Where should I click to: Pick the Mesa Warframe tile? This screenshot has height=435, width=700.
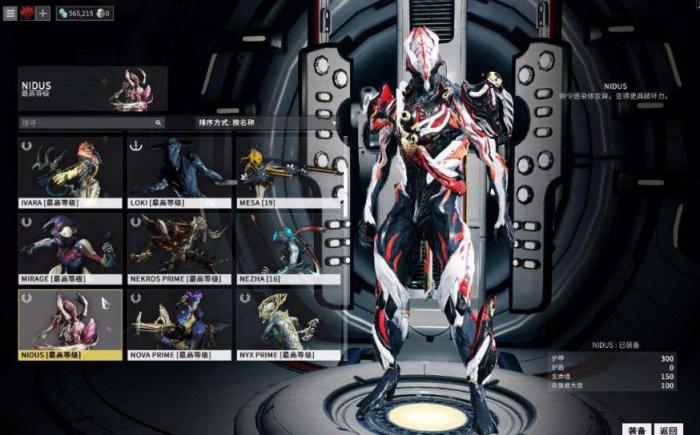coord(286,171)
